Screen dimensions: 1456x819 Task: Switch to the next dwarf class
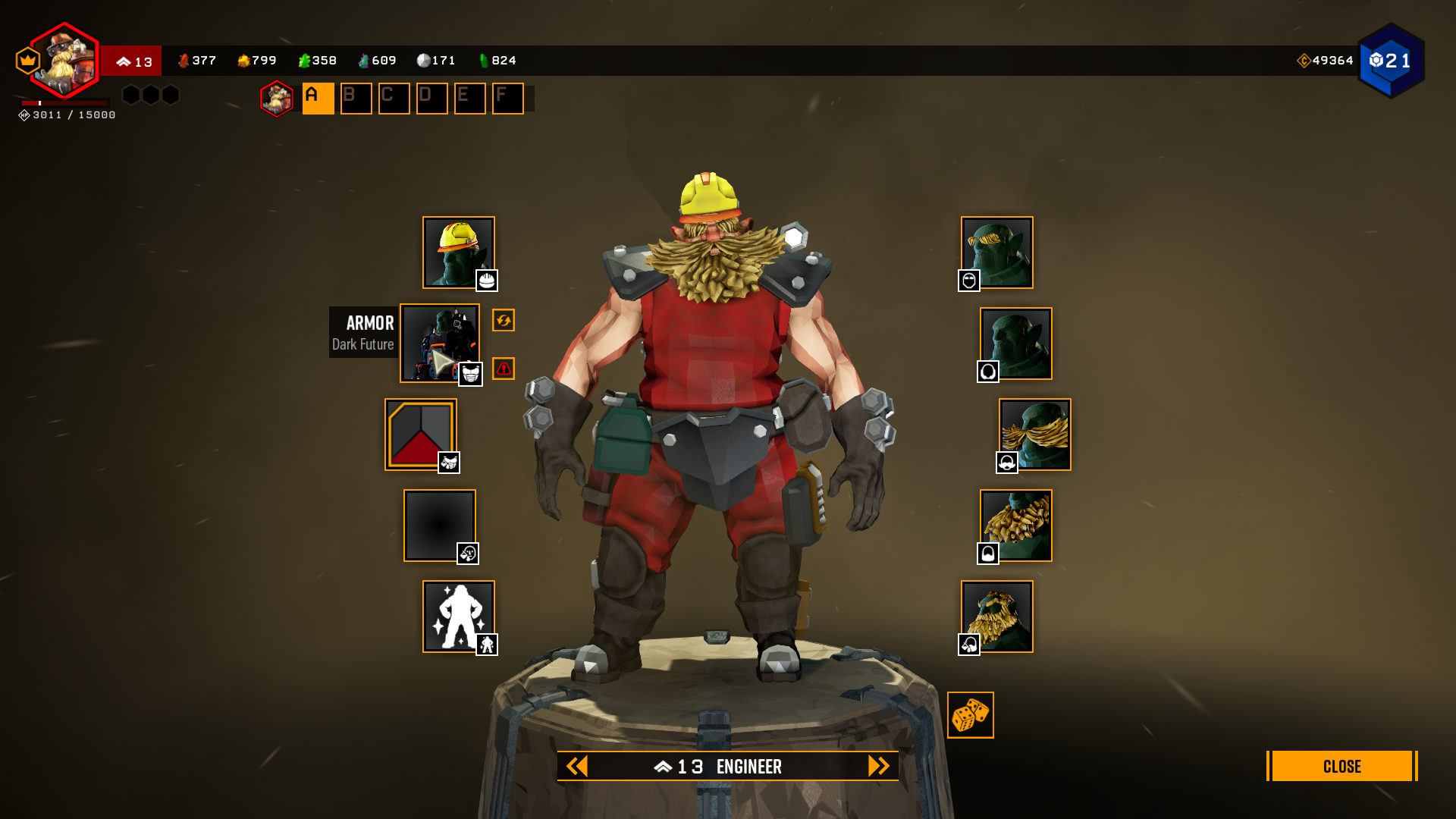tap(878, 766)
